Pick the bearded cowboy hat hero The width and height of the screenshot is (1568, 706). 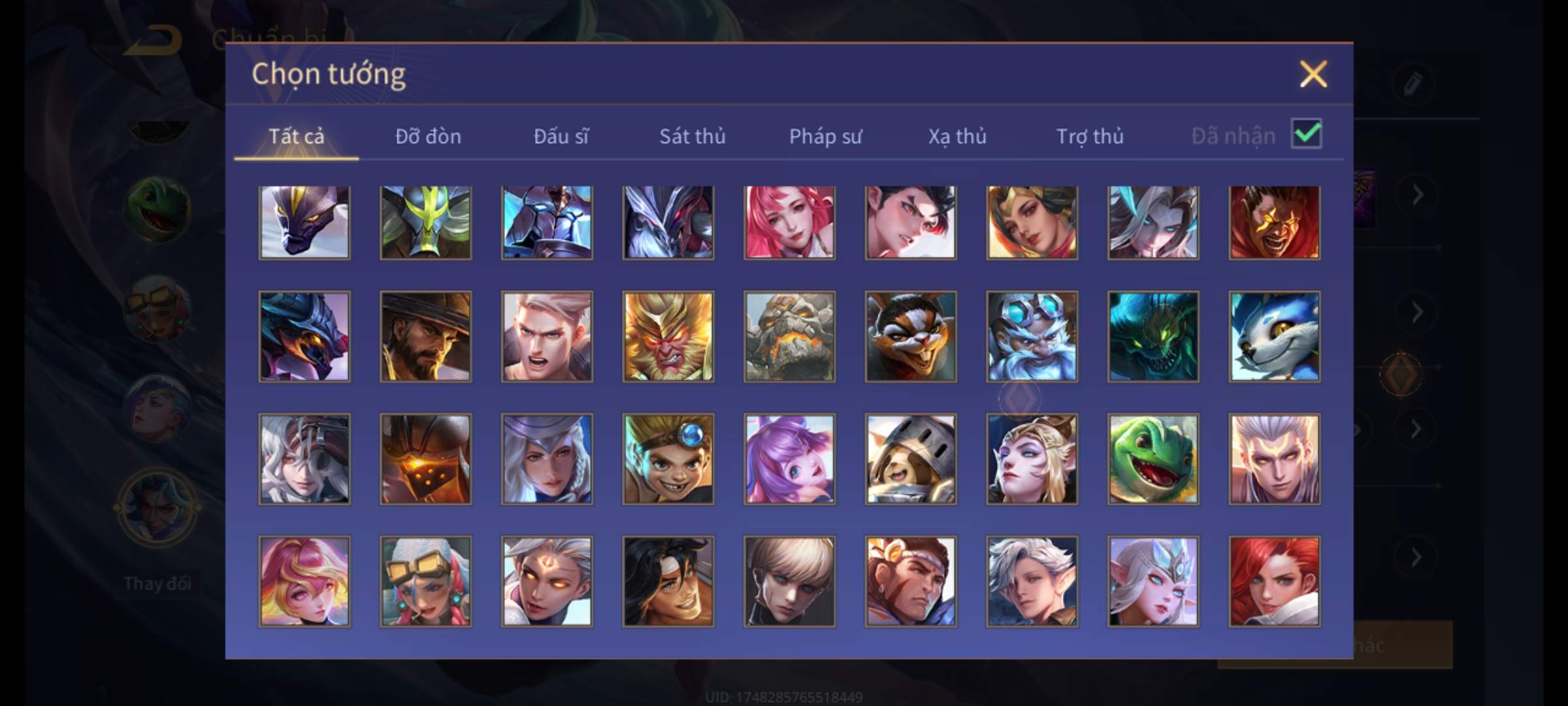(425, 337)
